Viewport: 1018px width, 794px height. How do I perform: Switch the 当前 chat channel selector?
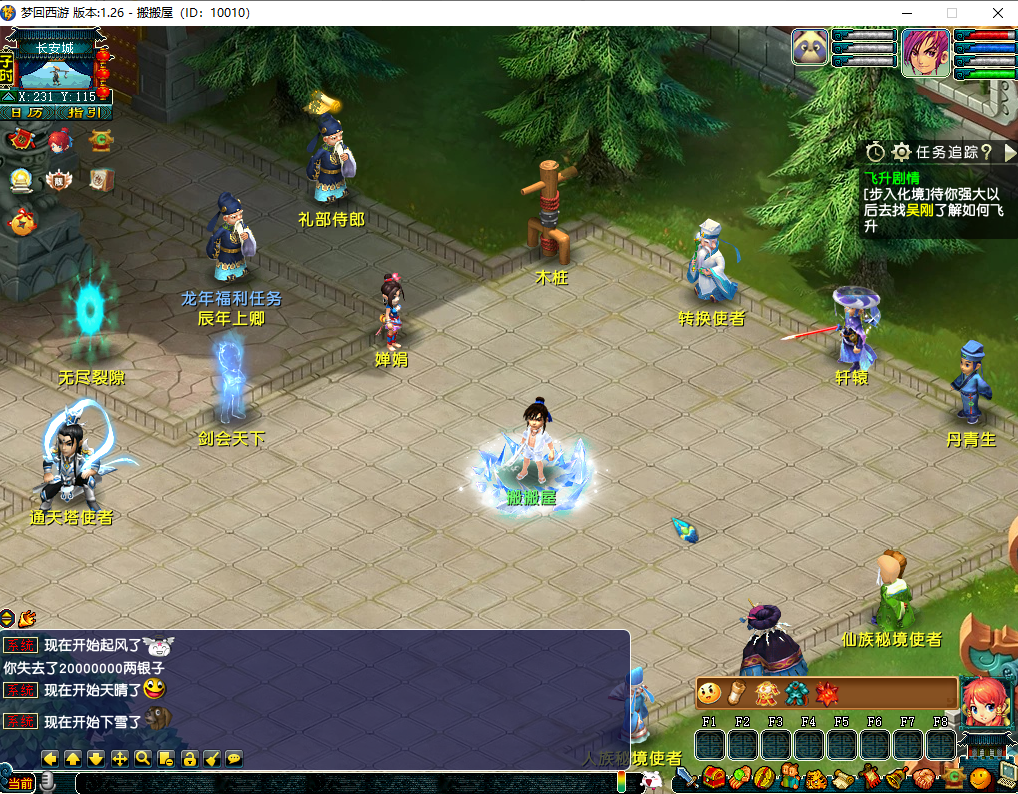point(19,783)
